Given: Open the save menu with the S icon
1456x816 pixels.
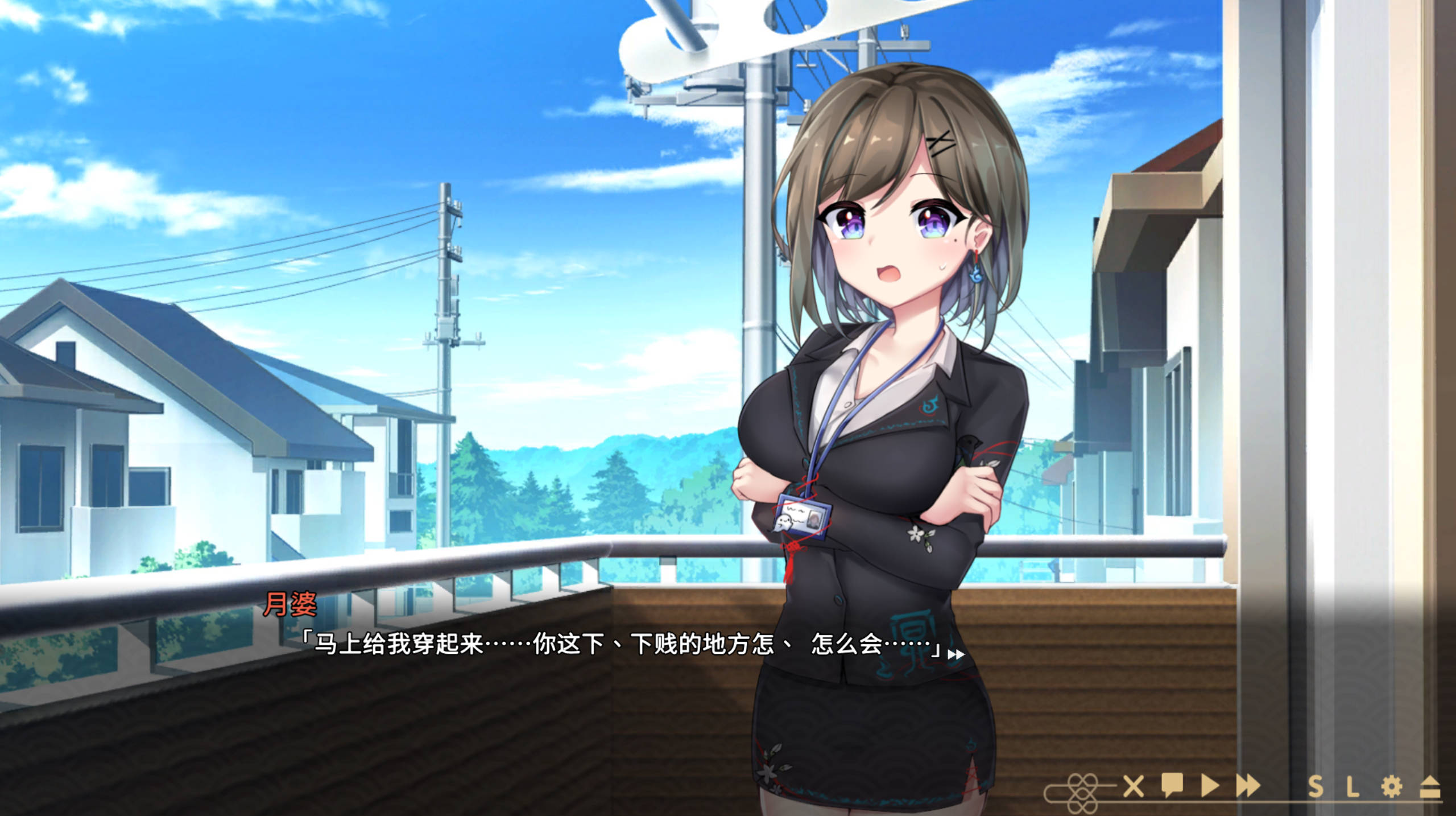Looking at the screenshot, I should [1317, 786].
